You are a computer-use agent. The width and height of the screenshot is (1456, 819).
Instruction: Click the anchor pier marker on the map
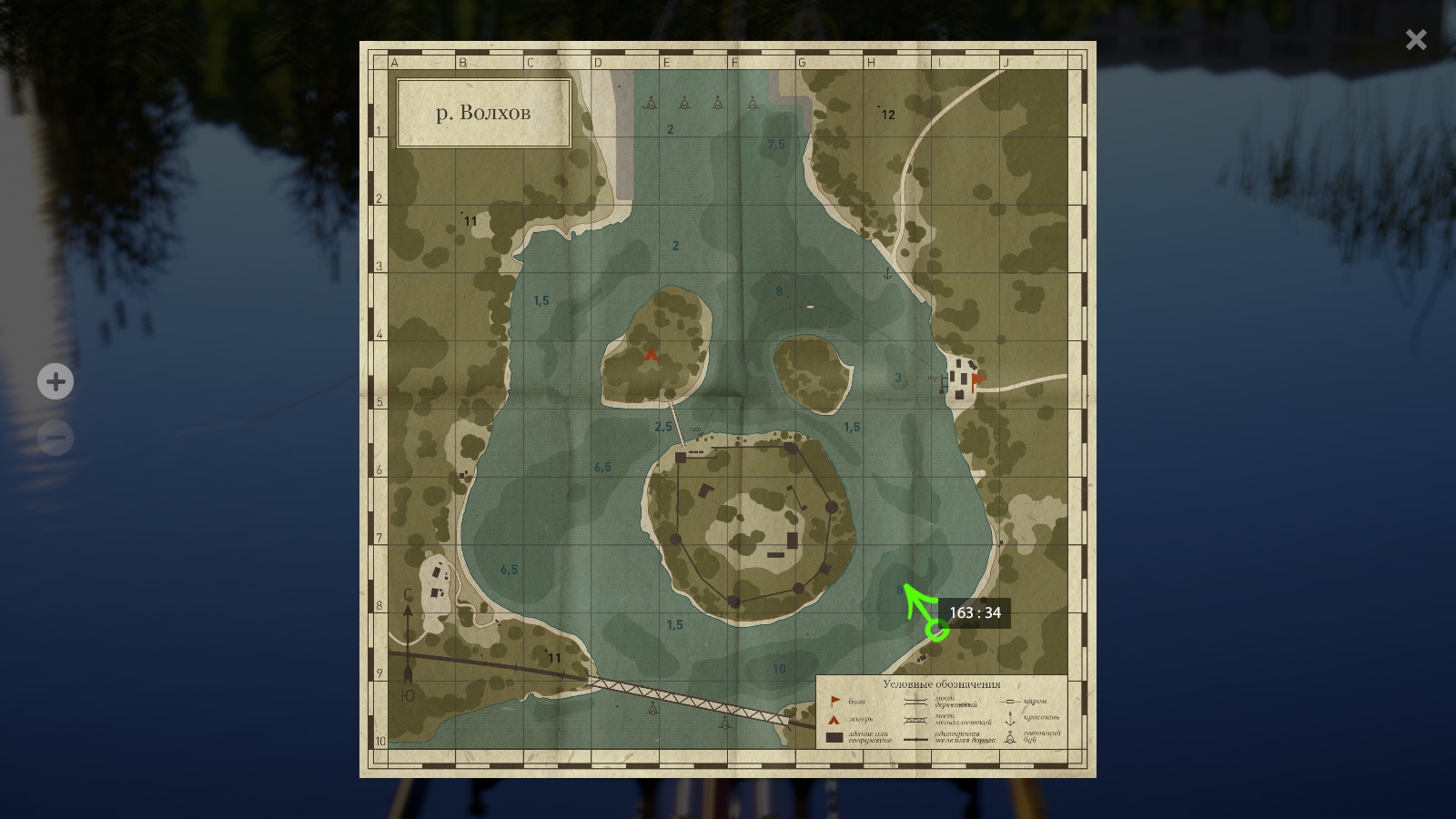point(887,273)
